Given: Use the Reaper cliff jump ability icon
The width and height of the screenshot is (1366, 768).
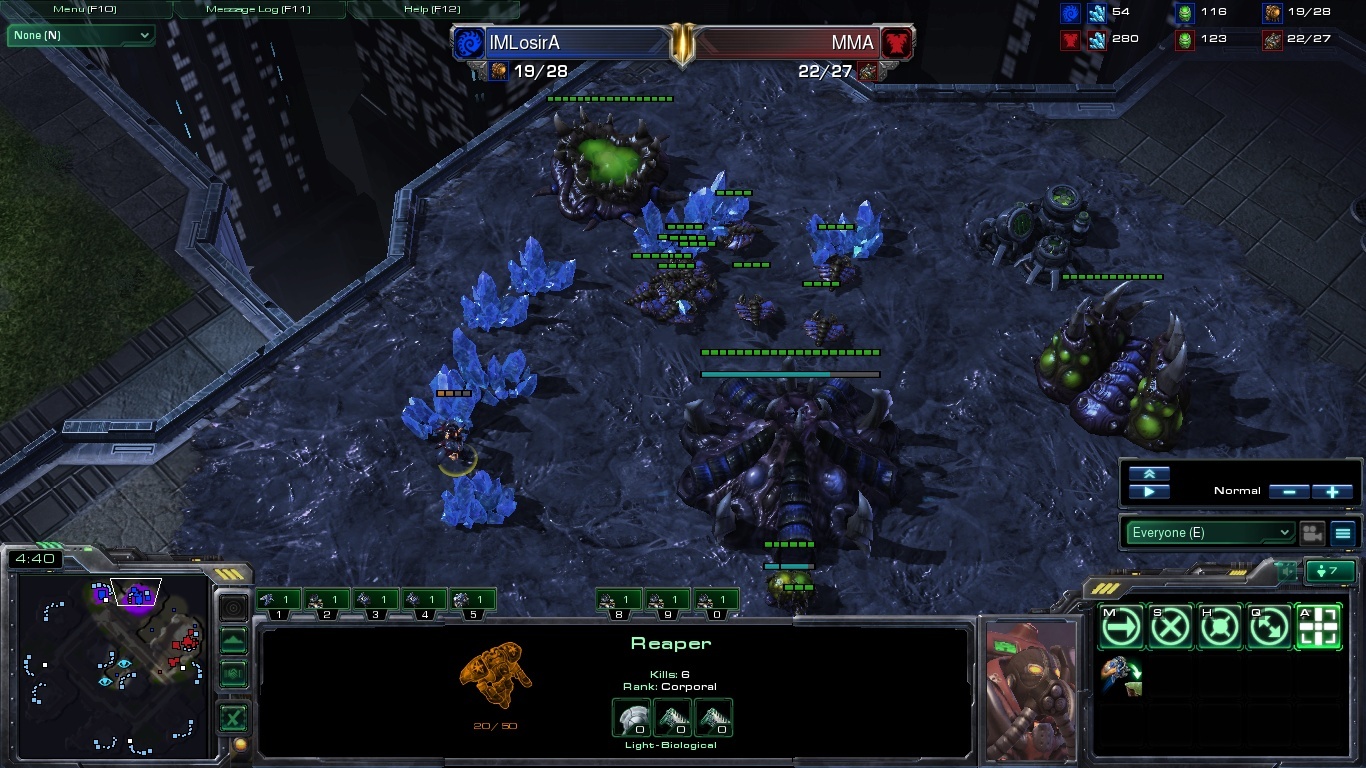Looking at the screenshot, I should click(1121, 676).
